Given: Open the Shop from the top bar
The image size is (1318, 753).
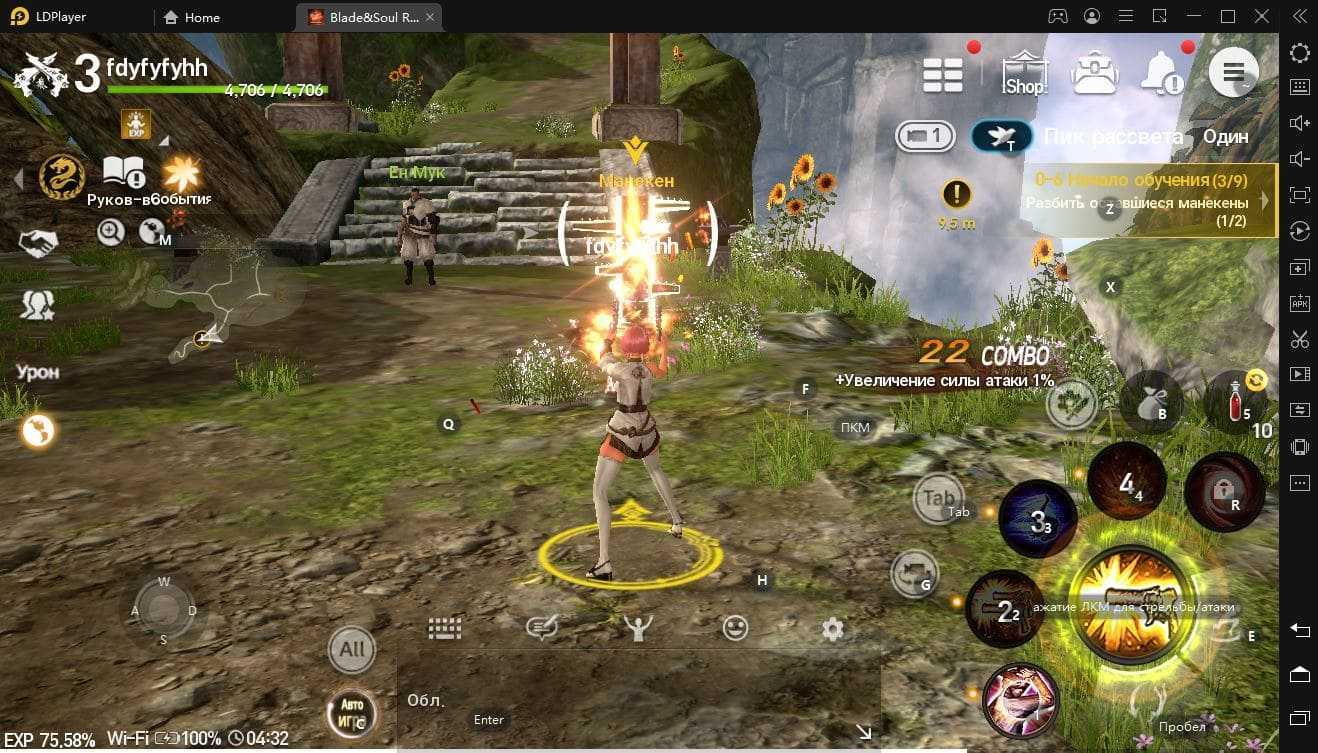Looking at the screenshot, I should click(1023, 73).
